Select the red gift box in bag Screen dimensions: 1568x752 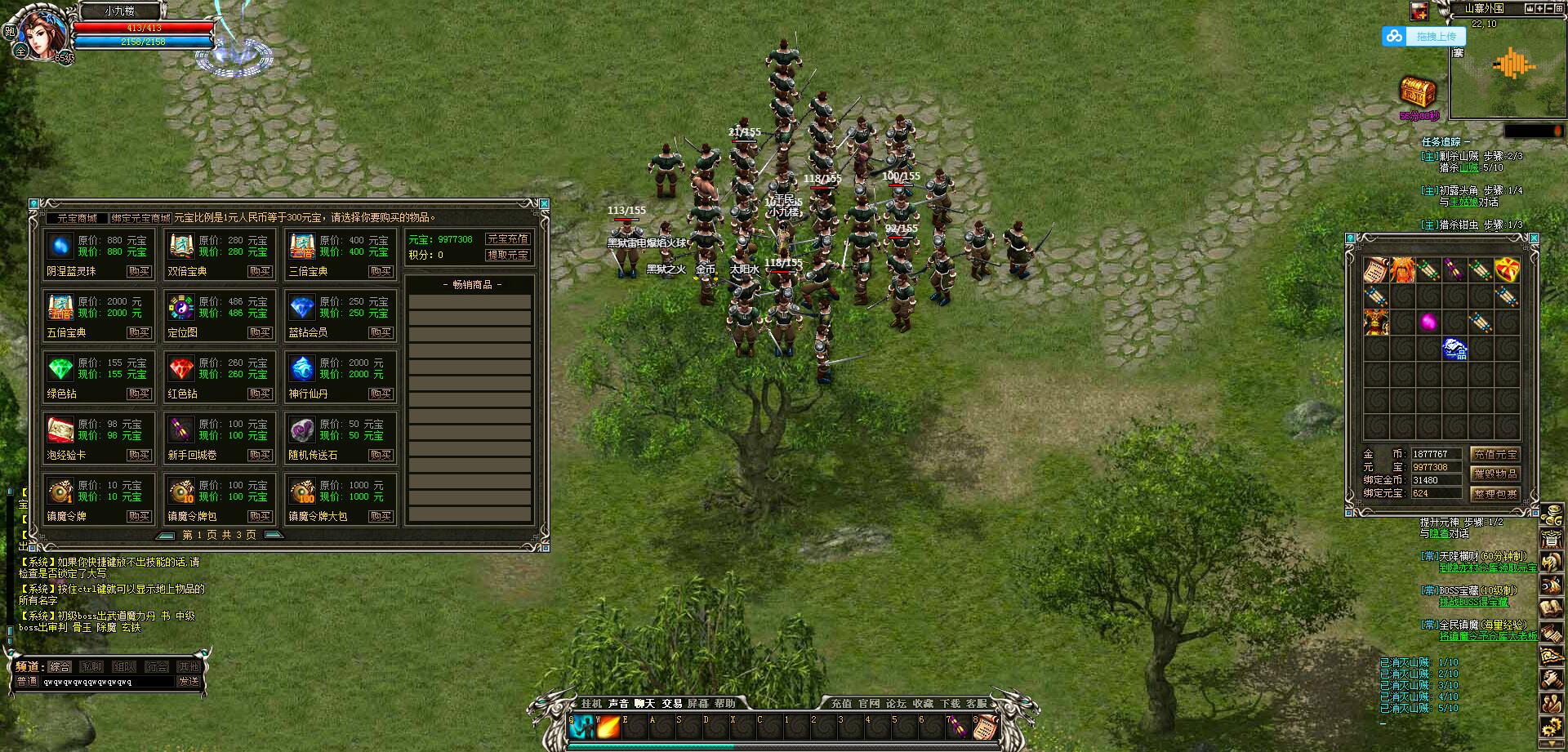click(1507, 269)
